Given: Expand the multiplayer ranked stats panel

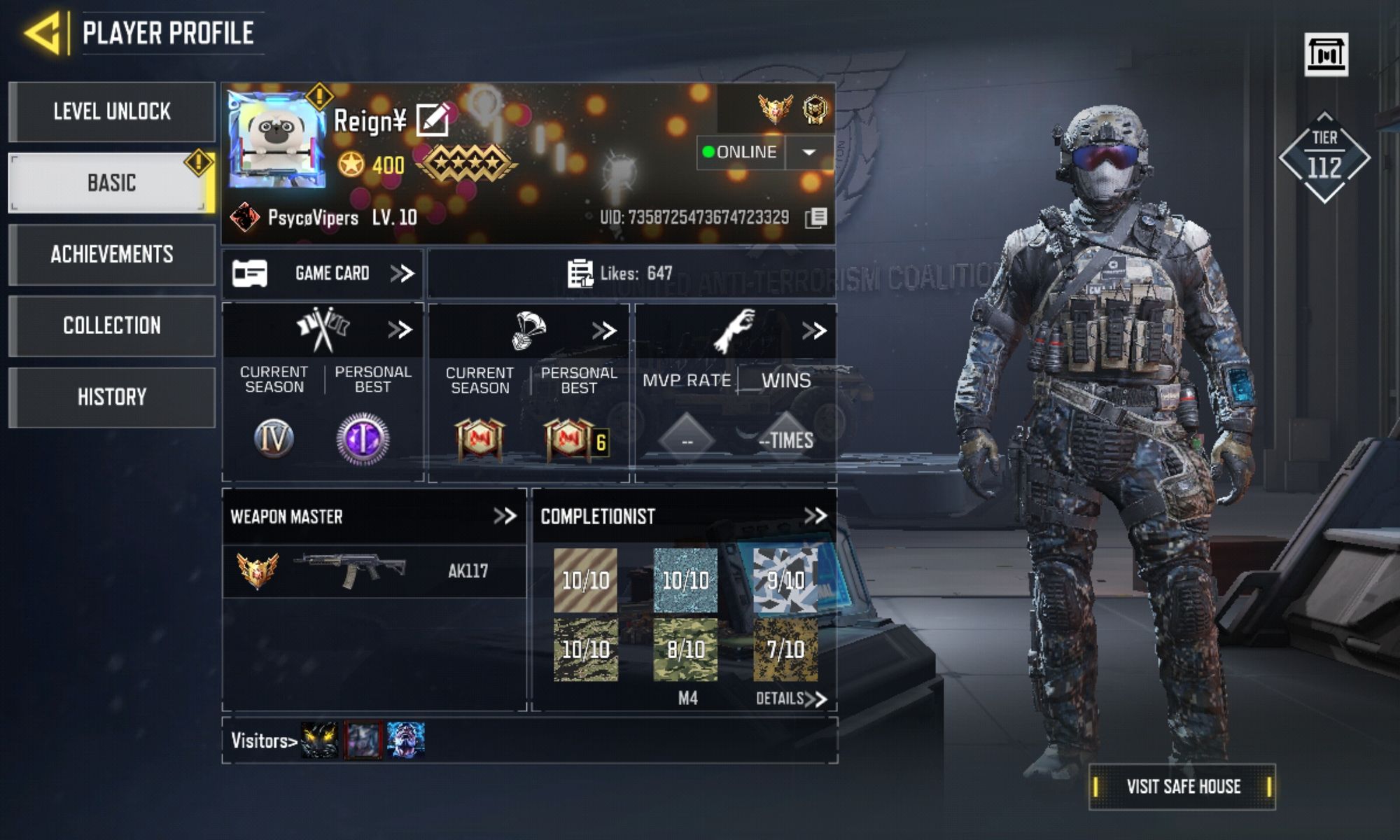Looking at the screenshot, I should tap(400, 330).
